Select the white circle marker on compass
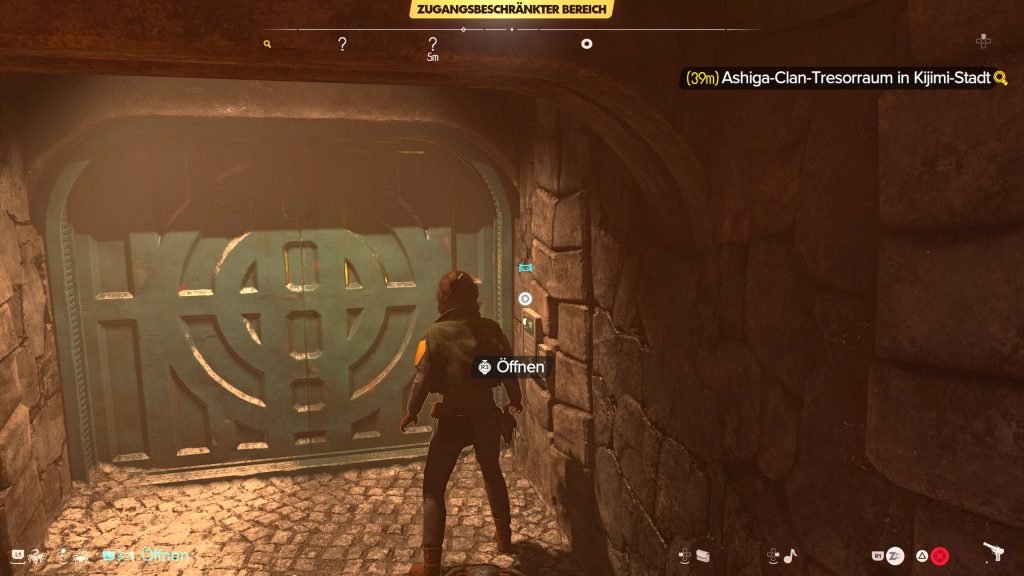Viewport: 1024px width, 576px height. [587, 44]
